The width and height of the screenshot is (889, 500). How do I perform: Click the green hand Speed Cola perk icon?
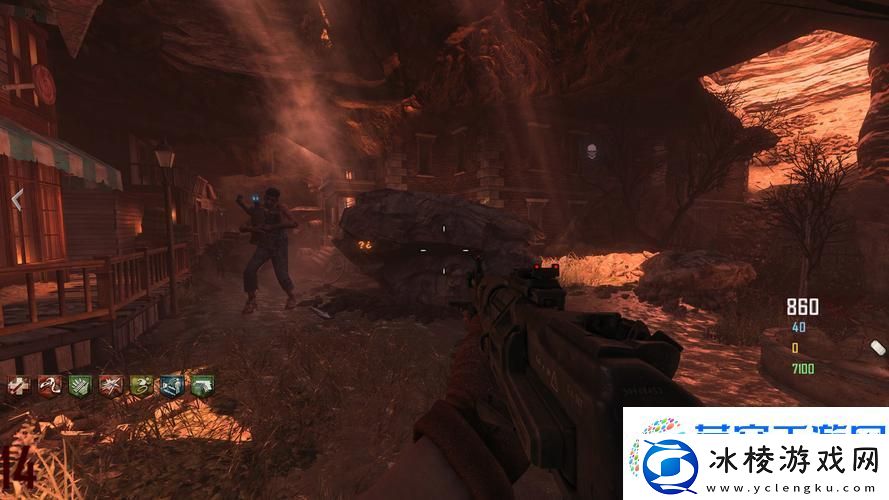[79, 385]
